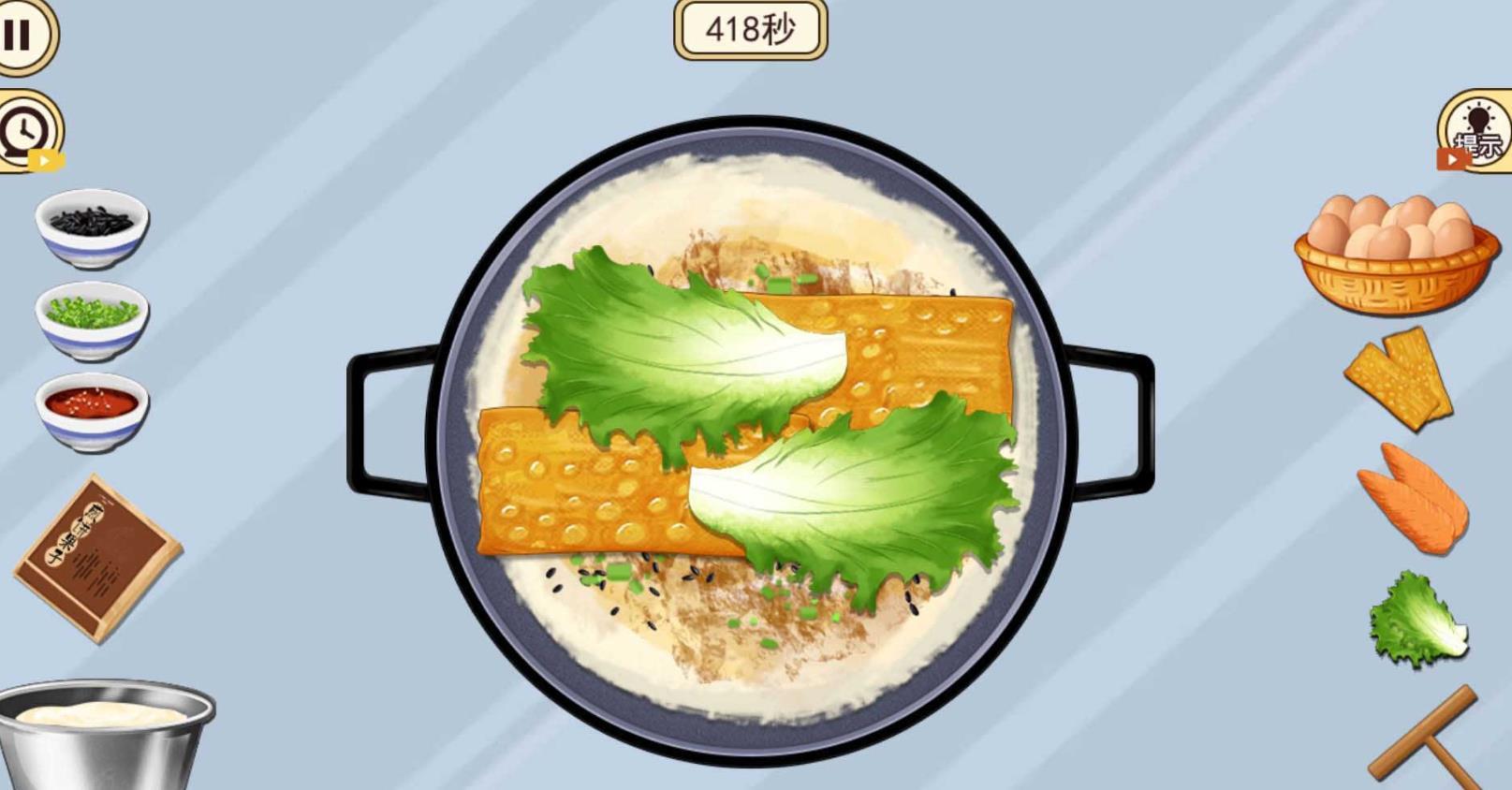Viewport: 1512px width, 790px height.
Task: Tap the lettuce leaf on the pancake
Action: click(x=683, y=346)
